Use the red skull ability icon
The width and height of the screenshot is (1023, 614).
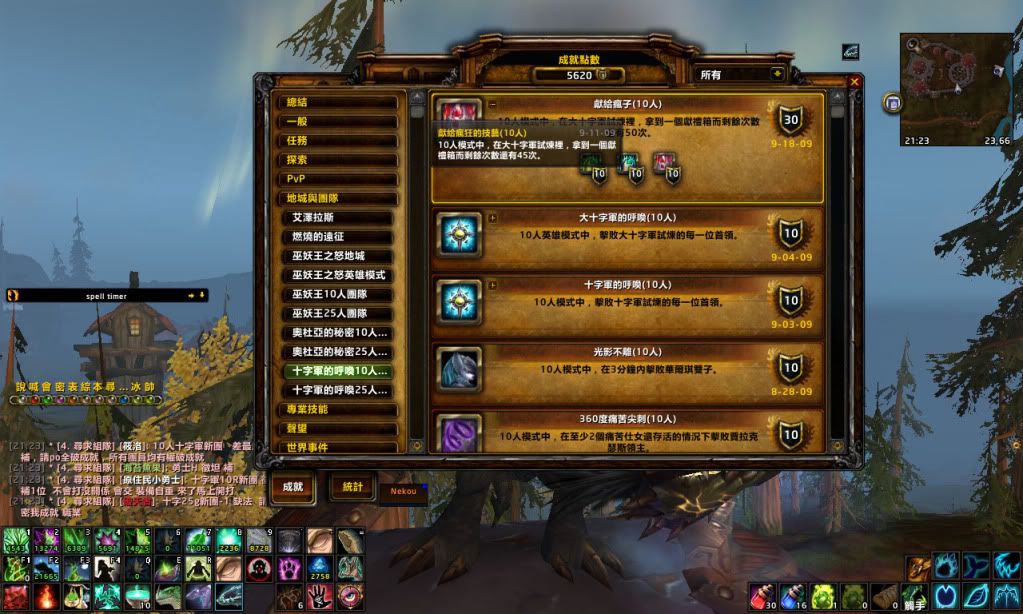258,570
